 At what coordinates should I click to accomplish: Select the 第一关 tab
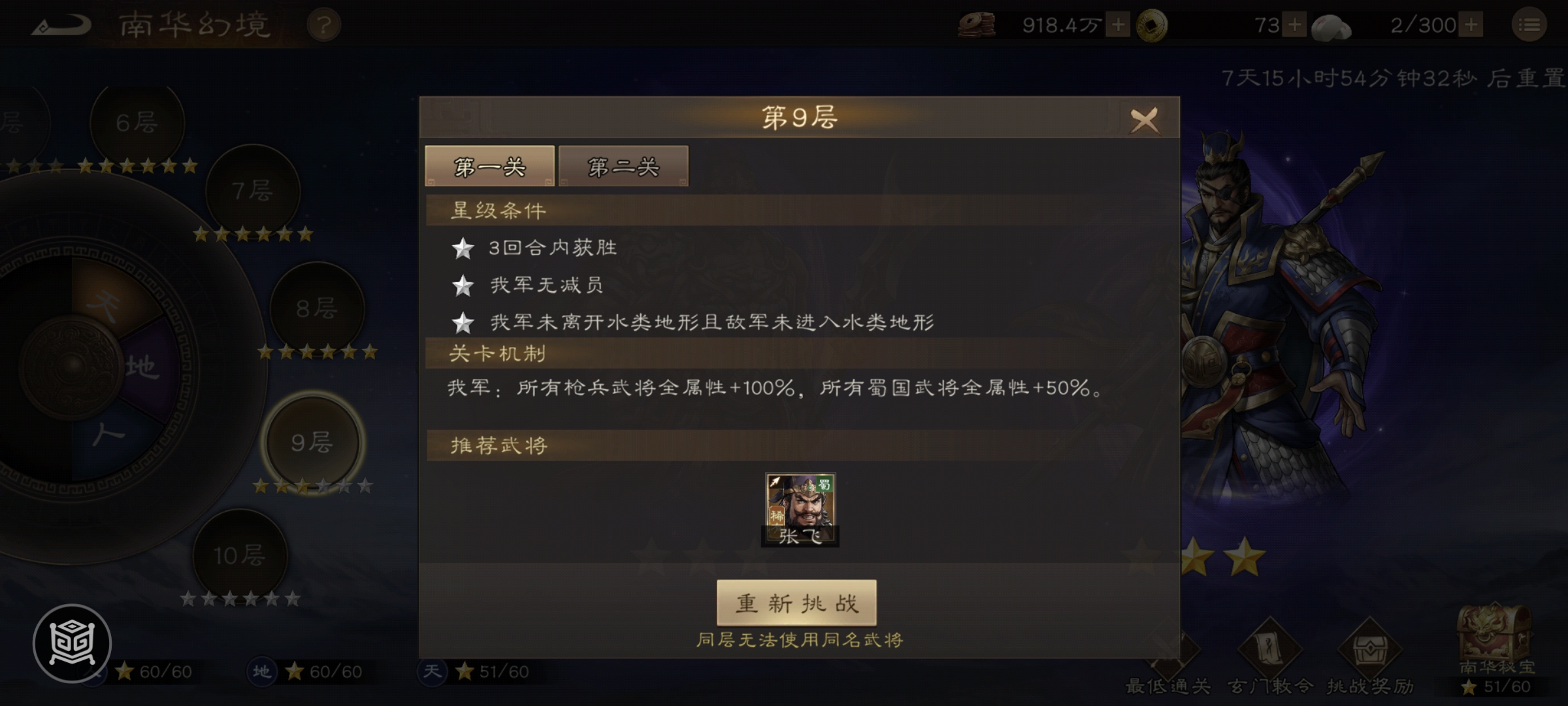pyautogui.click(x=489, y=166)
